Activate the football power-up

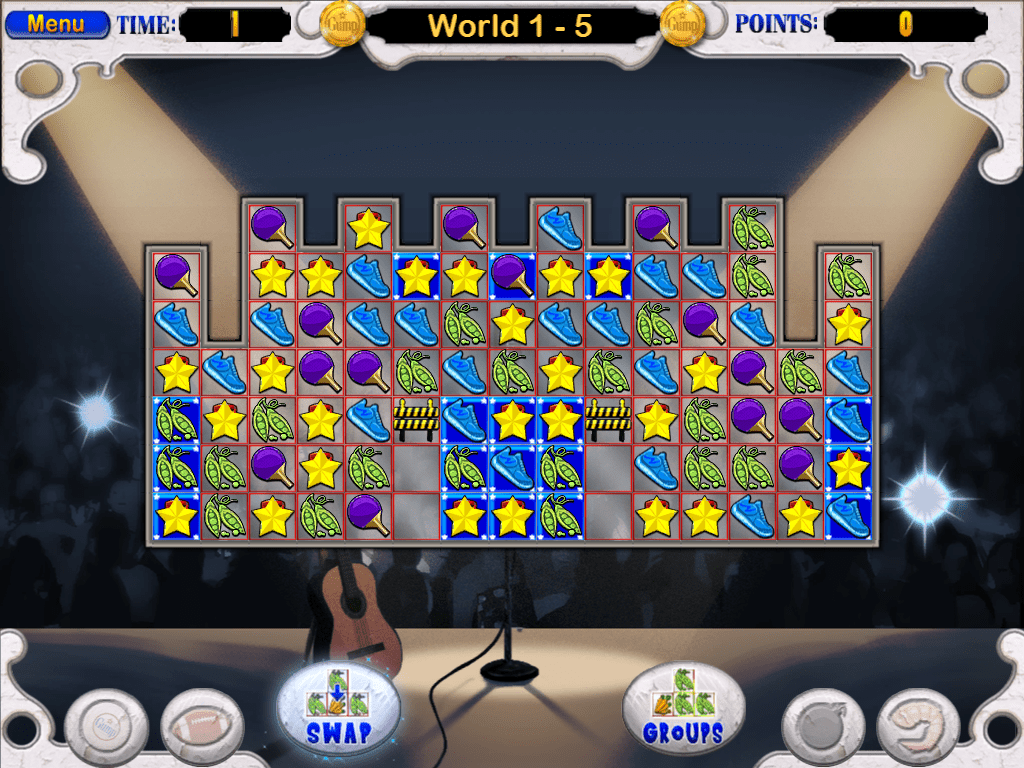(202, 724)
